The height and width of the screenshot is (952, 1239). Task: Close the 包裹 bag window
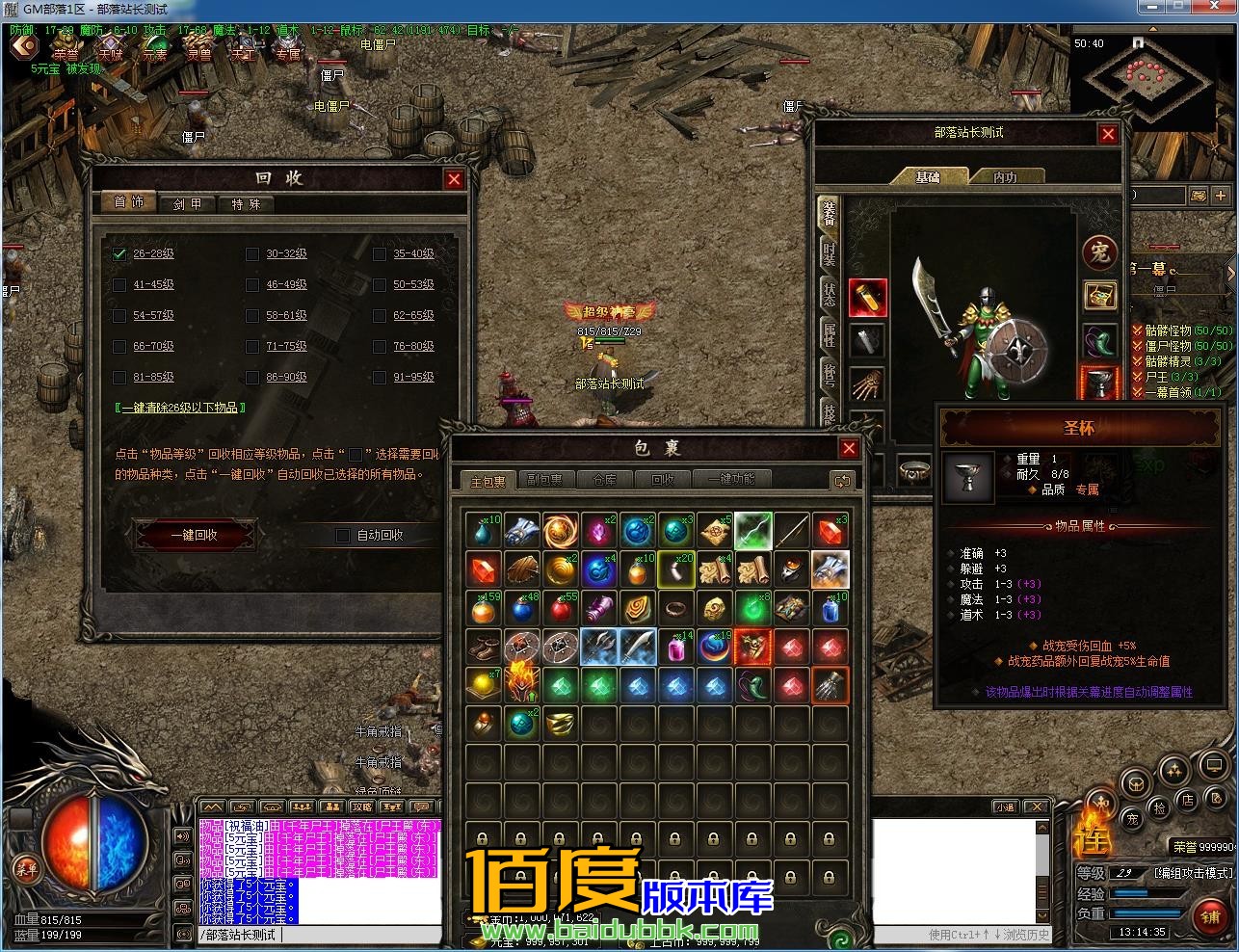pyautogui.click(x=849, y=448)
